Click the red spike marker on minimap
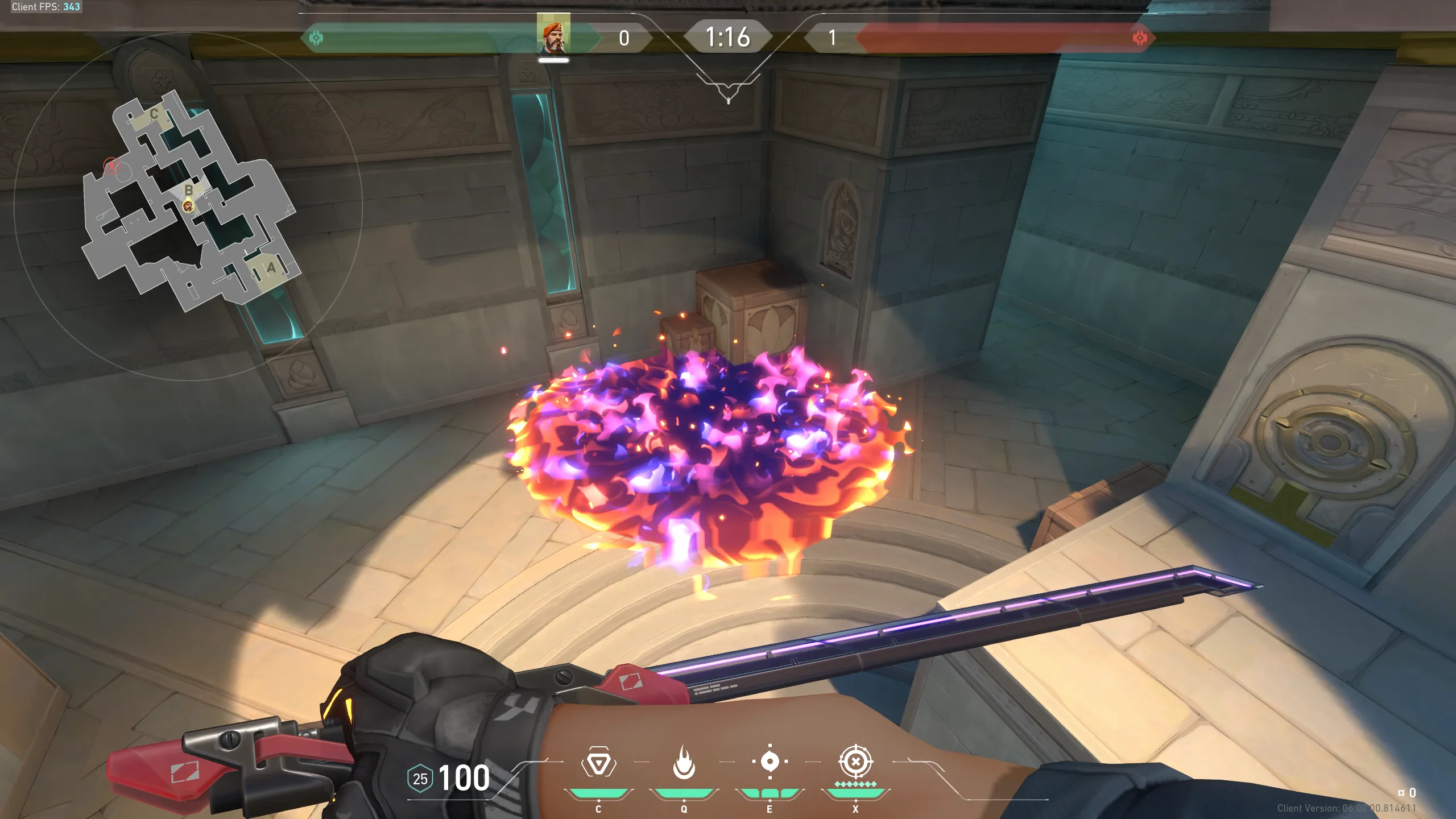 (112, 166)
